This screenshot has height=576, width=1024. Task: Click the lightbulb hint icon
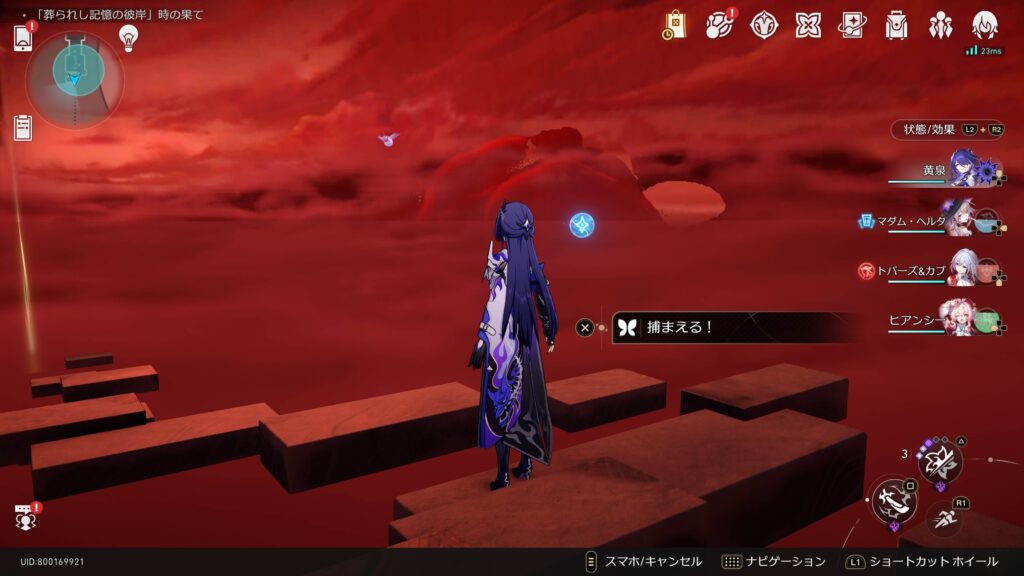[128, 37]
